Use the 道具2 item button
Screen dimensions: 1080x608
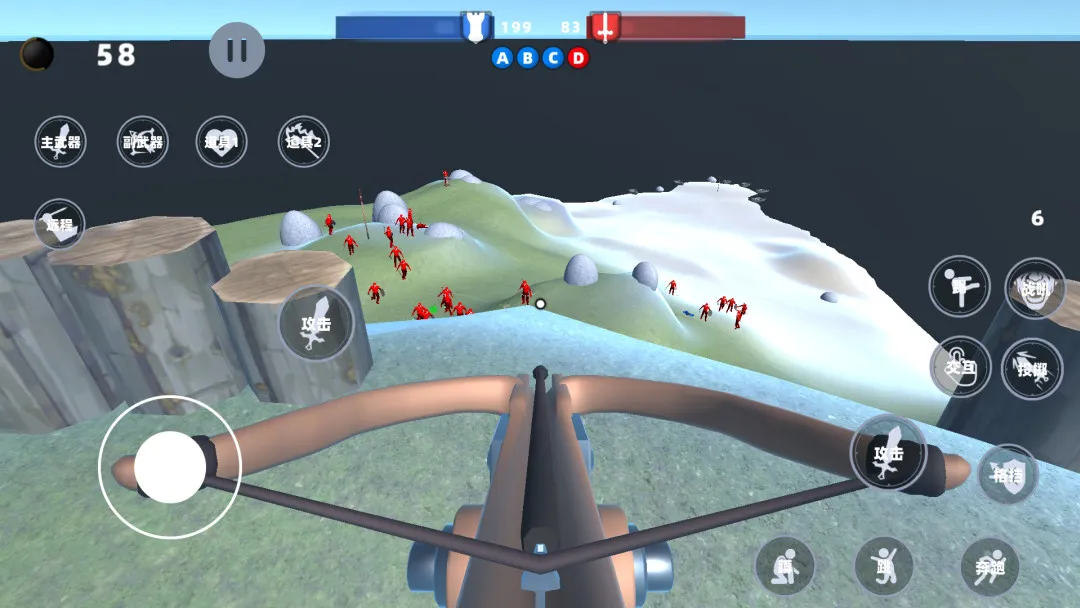coord(303,141)
